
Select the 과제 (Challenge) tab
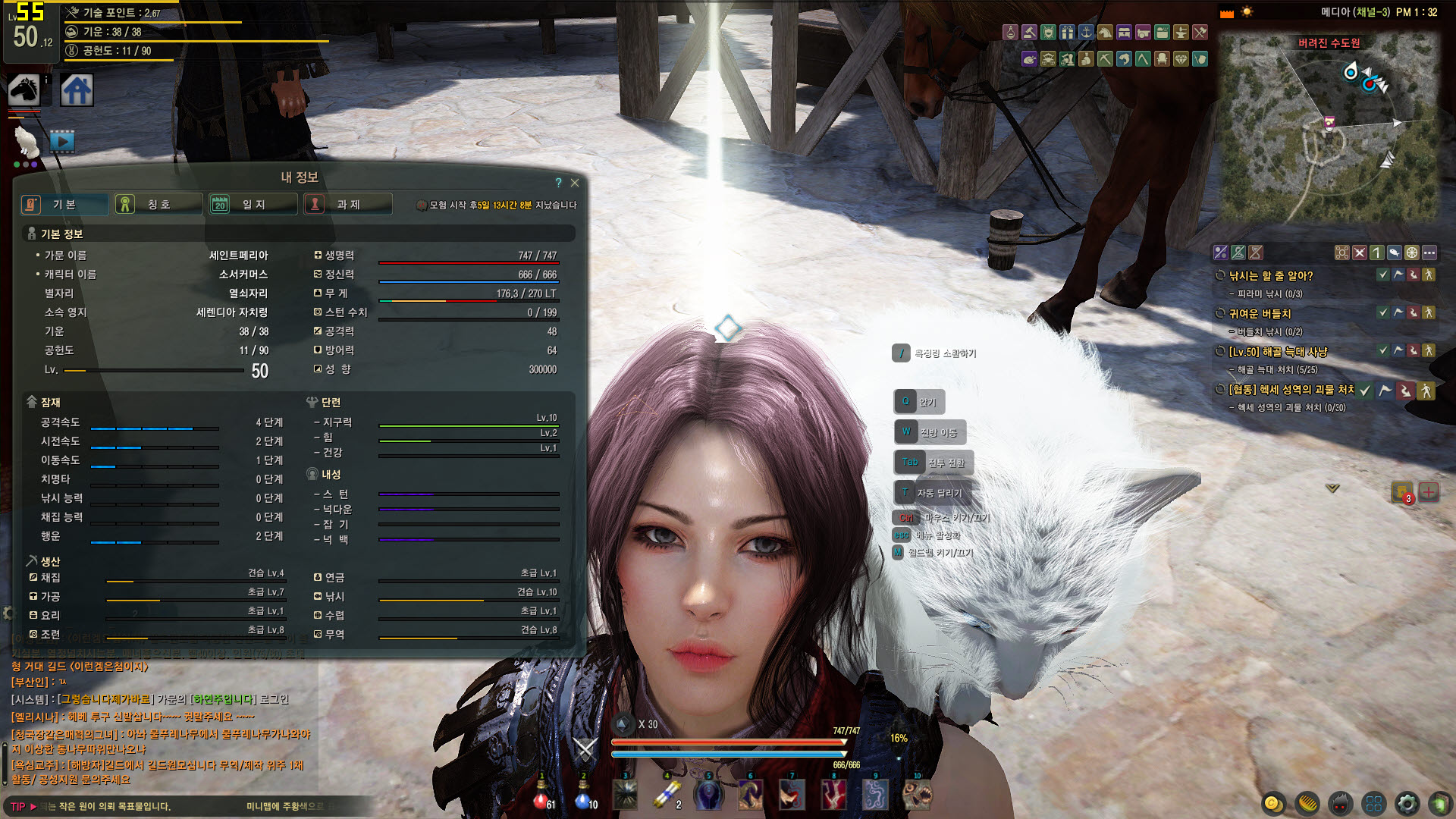347,204
